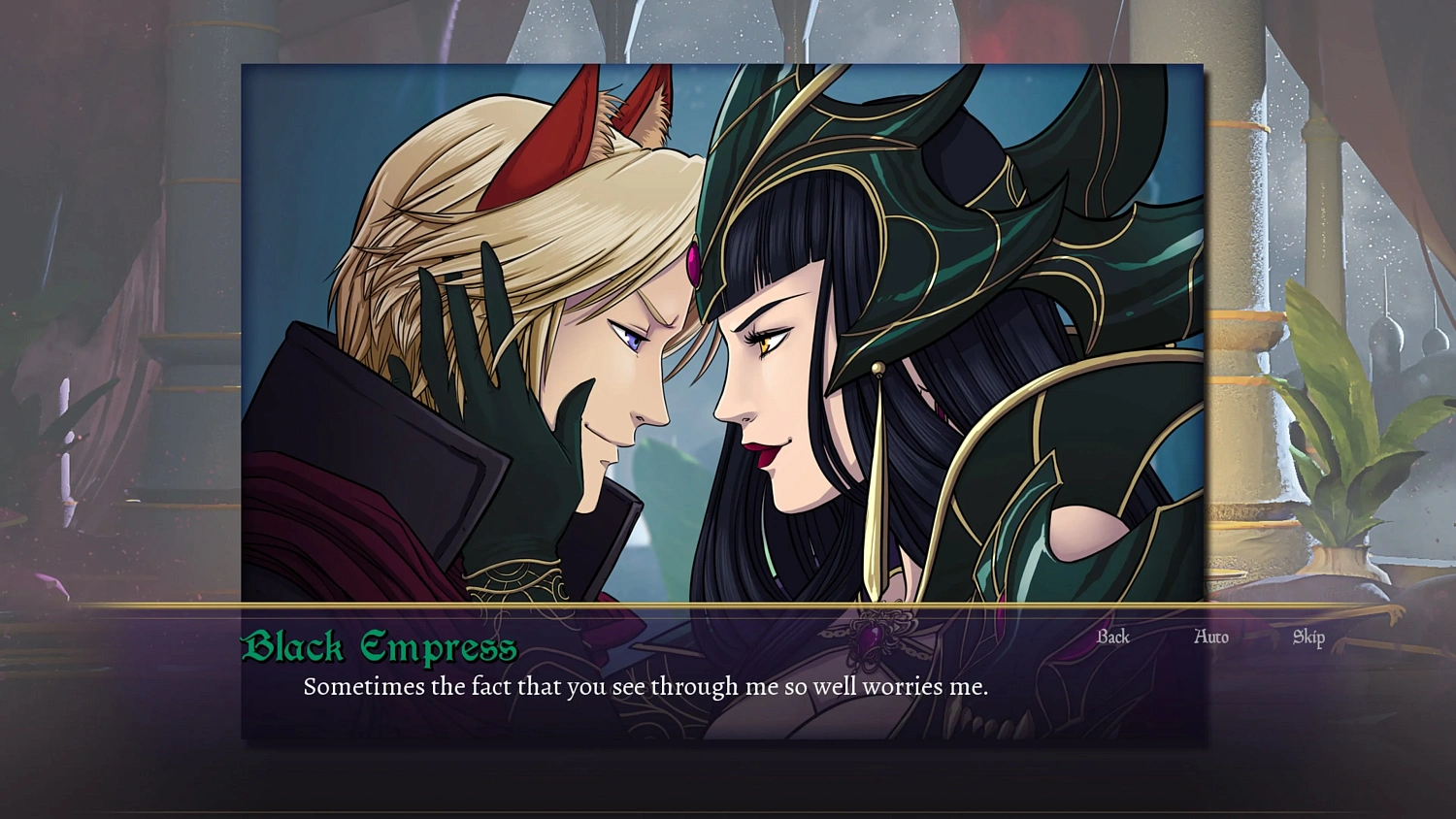Click Back to rewind to previous dialogue
This screenshot has height=819, width=1456.
click(x=1112, y=638)
